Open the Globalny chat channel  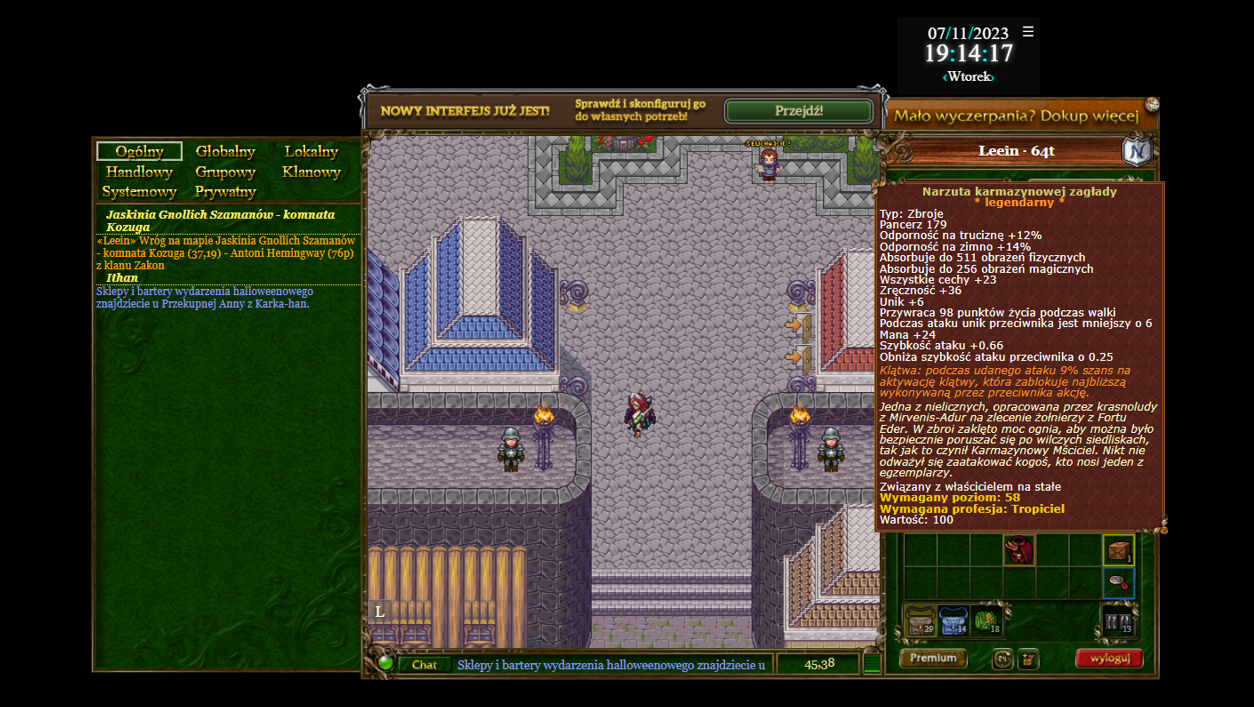tap(225, 151)
